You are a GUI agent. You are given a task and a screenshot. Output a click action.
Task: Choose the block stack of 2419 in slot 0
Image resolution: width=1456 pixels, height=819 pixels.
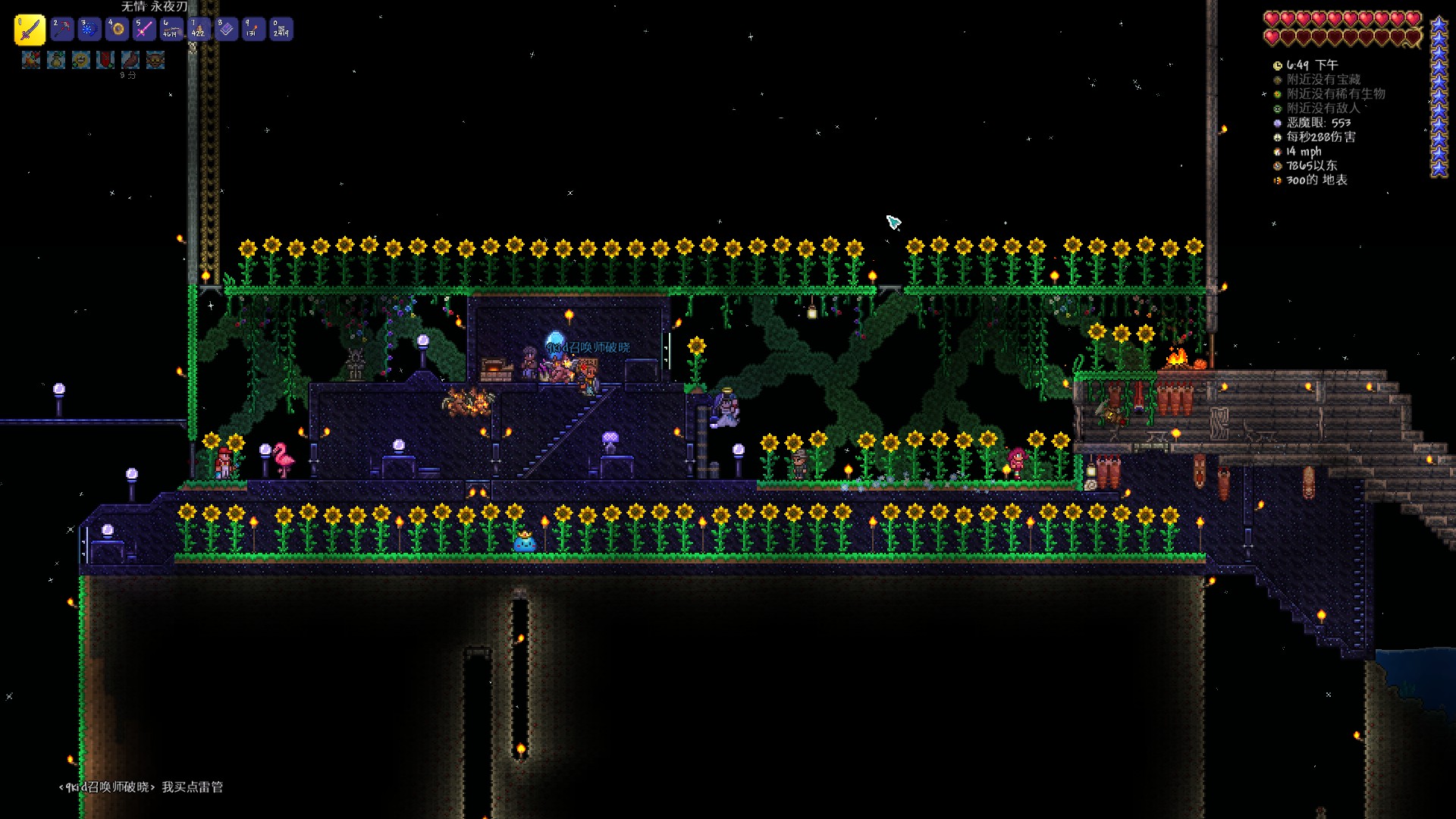[281, 30]
